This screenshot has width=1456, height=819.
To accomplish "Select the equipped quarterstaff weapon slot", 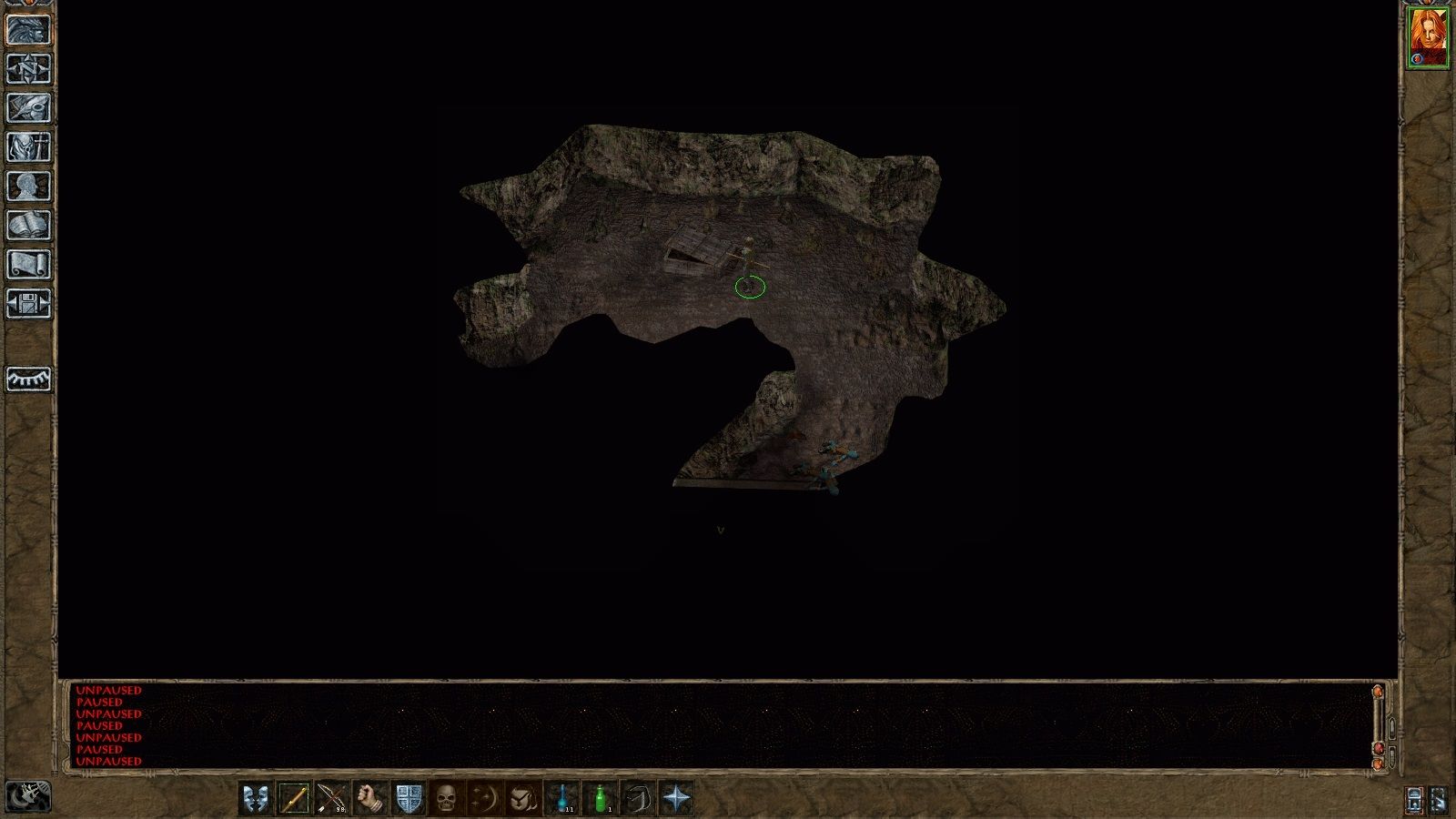I will (x=294, y=798).
